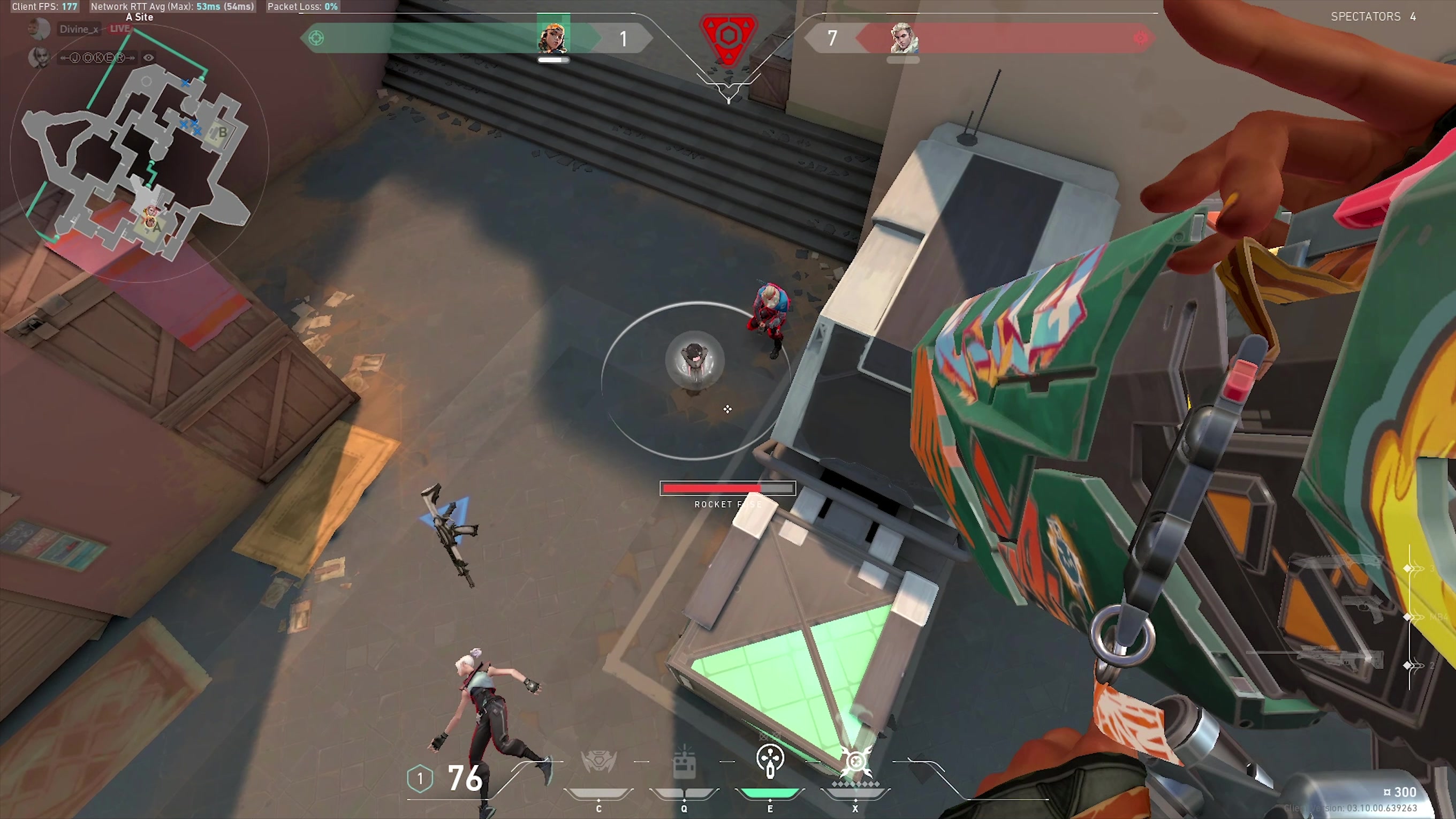Click the B site marker on minimap
This screenshot has height=819, width=1456.
tap(223, 133)
